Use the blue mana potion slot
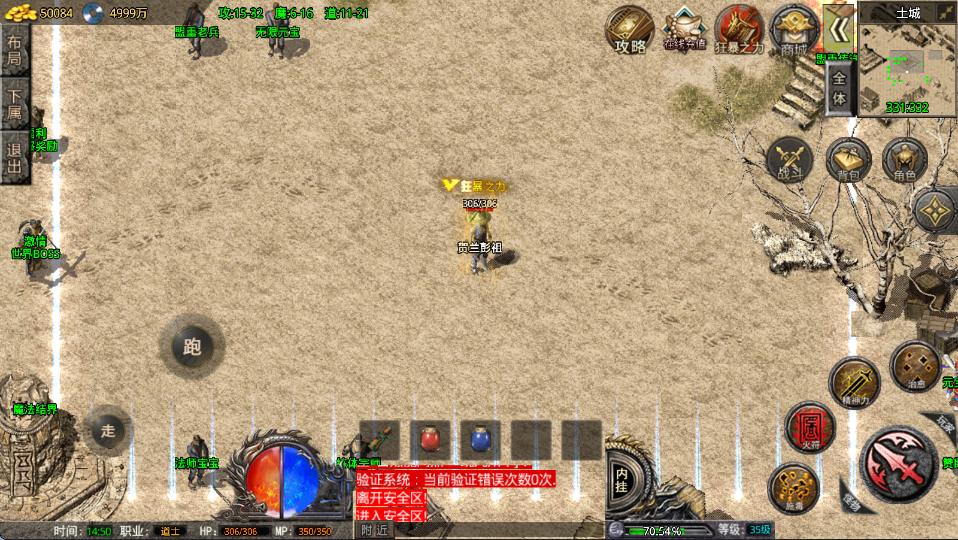This screenshot has width=958, height=540. tap(480, 439)
